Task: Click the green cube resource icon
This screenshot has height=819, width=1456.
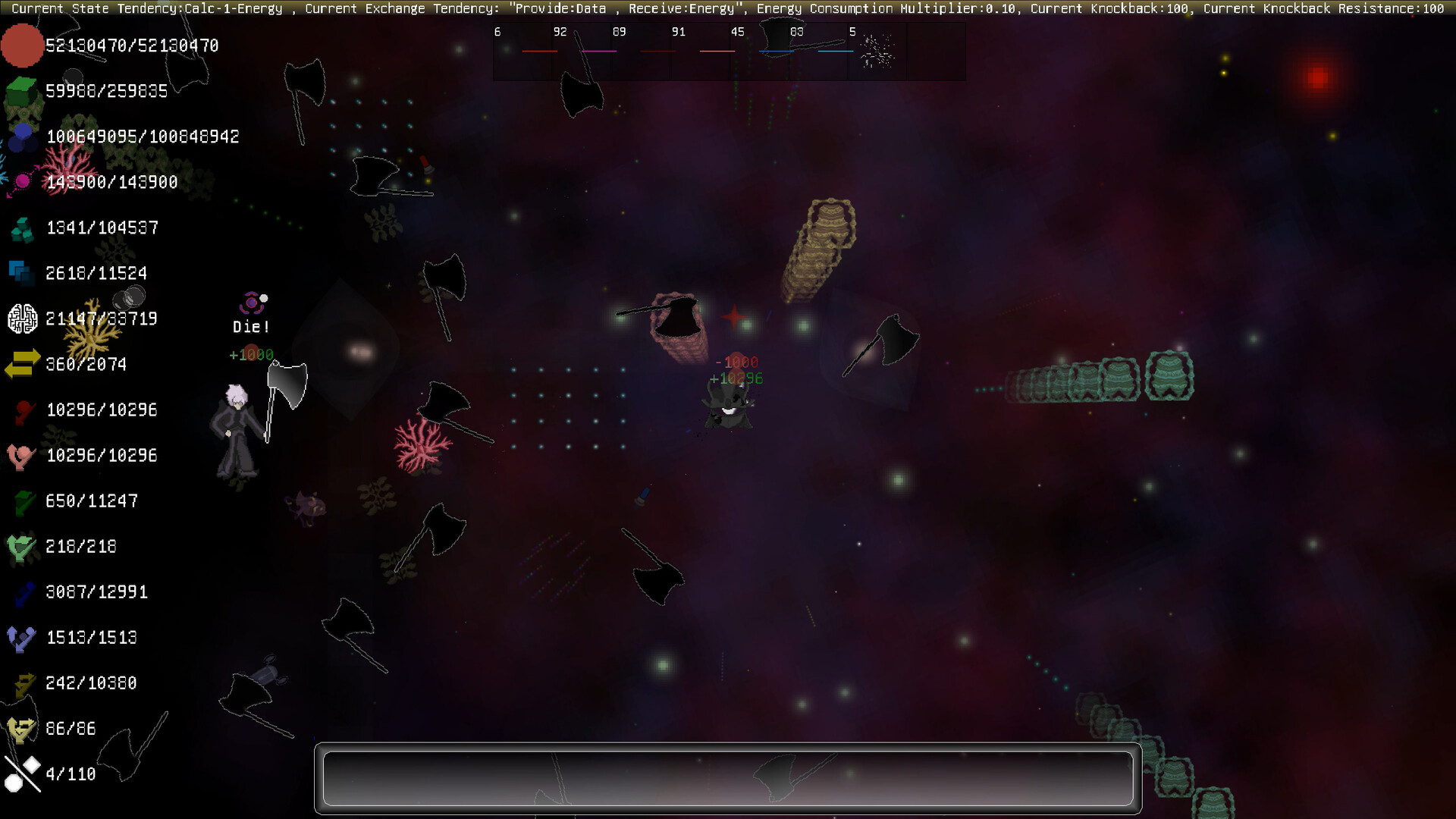Action: [x=21, y=89]
